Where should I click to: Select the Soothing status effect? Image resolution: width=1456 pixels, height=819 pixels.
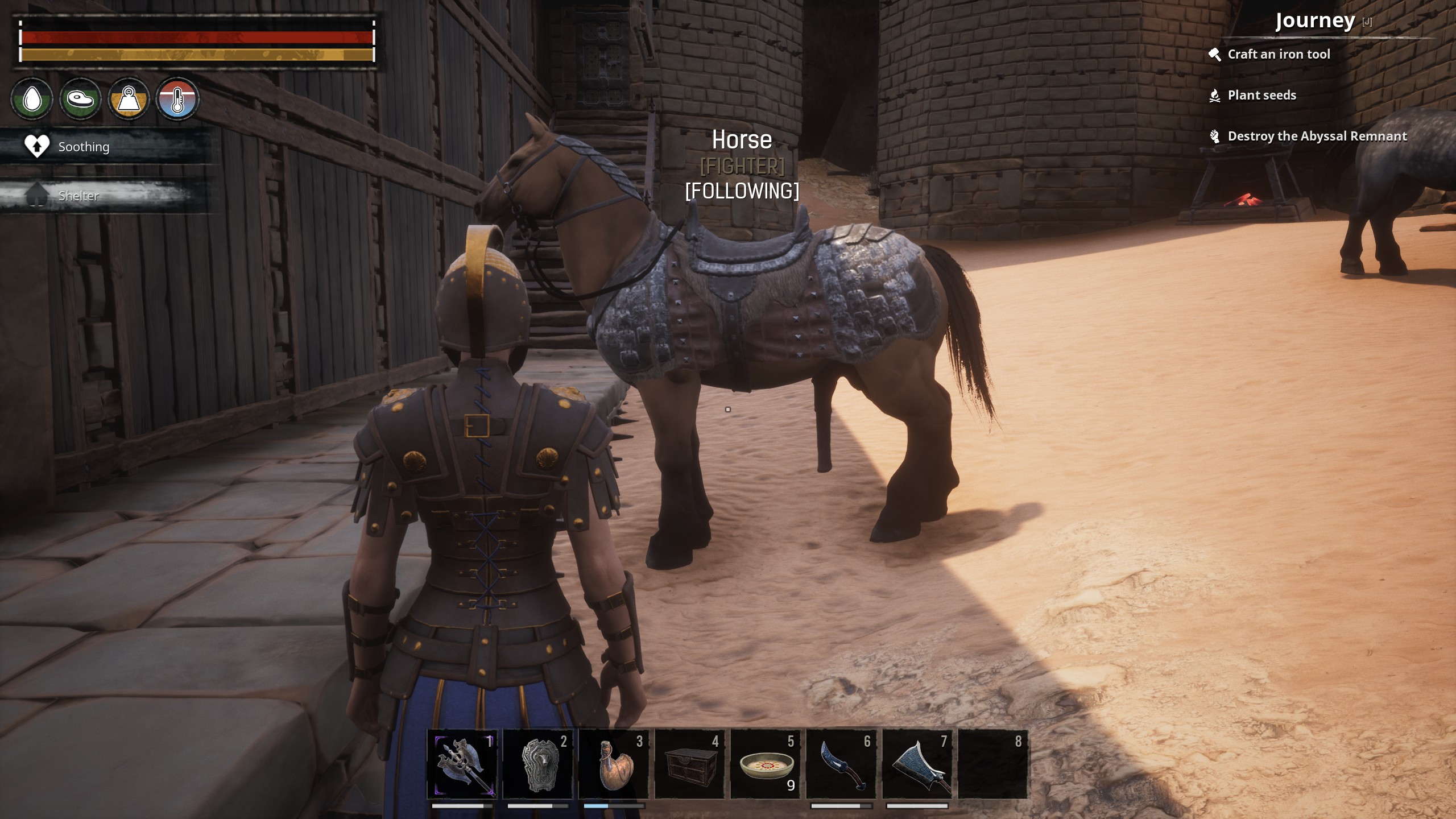[x=83, y=147]
